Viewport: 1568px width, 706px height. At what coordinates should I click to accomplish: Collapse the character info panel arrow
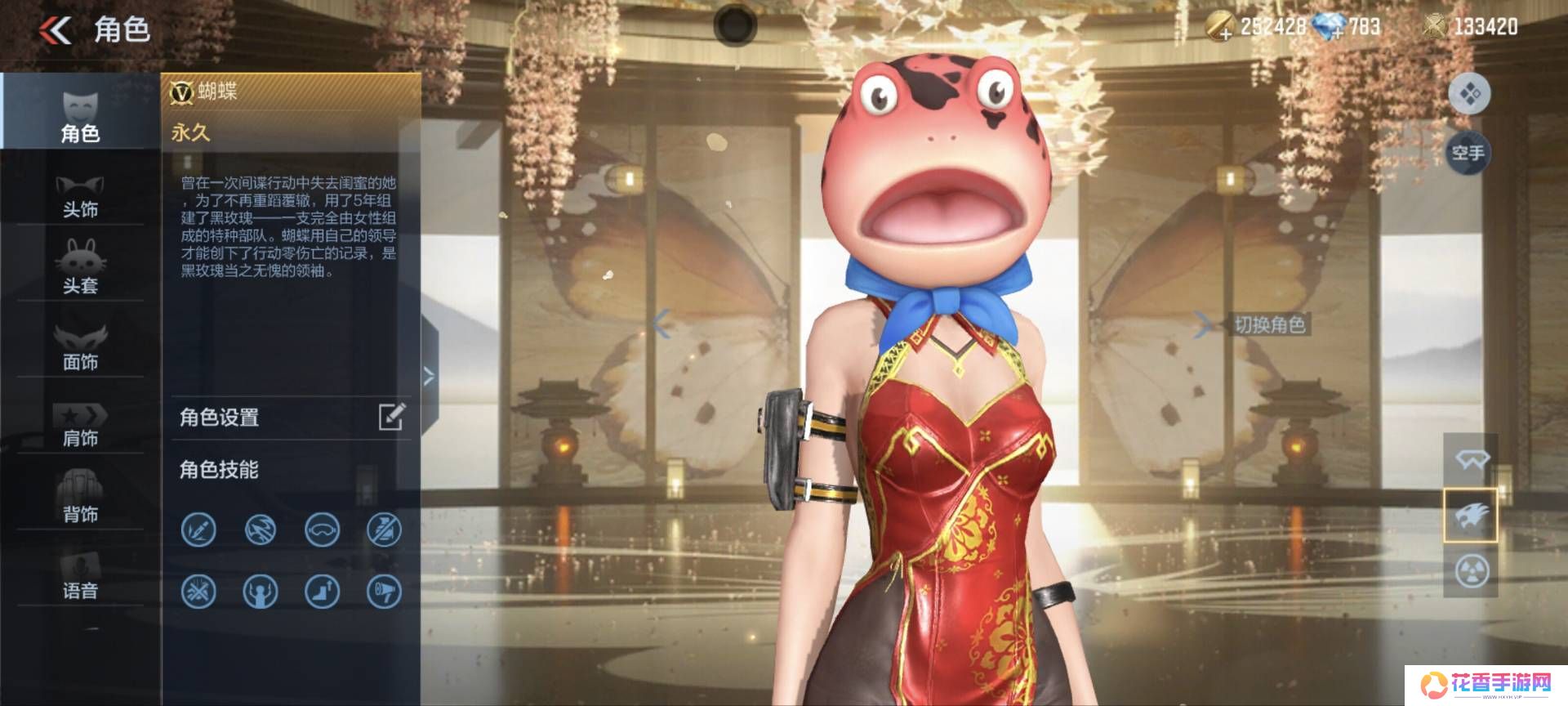point(429,376)
